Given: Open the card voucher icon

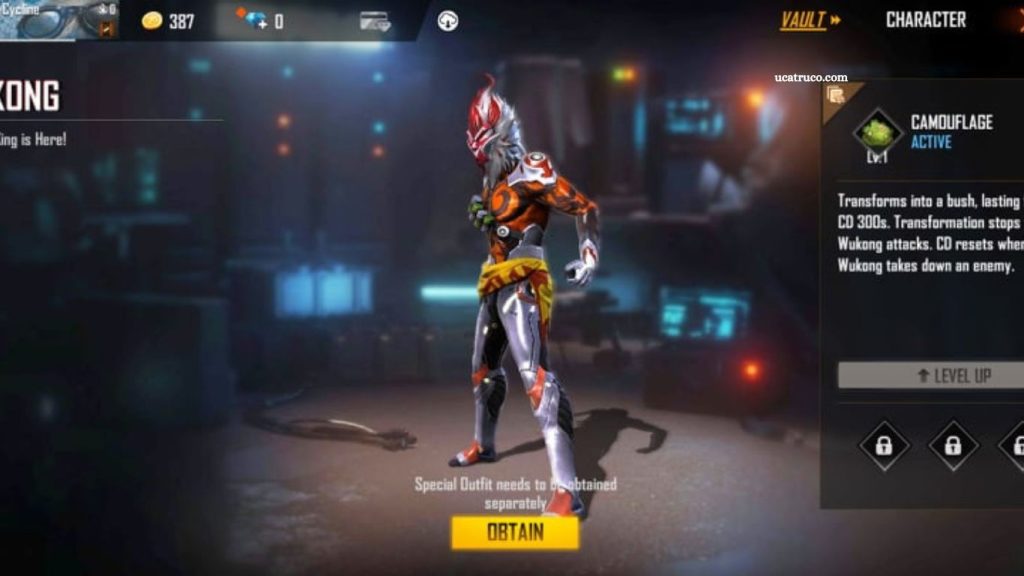Looking at the screenshot, I should click(375, 21).
